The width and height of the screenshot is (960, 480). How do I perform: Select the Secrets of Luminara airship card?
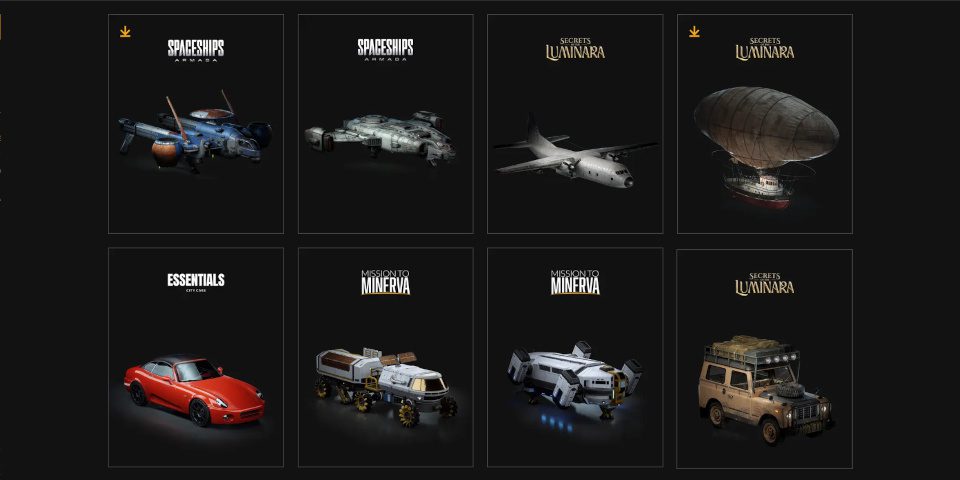764,125
